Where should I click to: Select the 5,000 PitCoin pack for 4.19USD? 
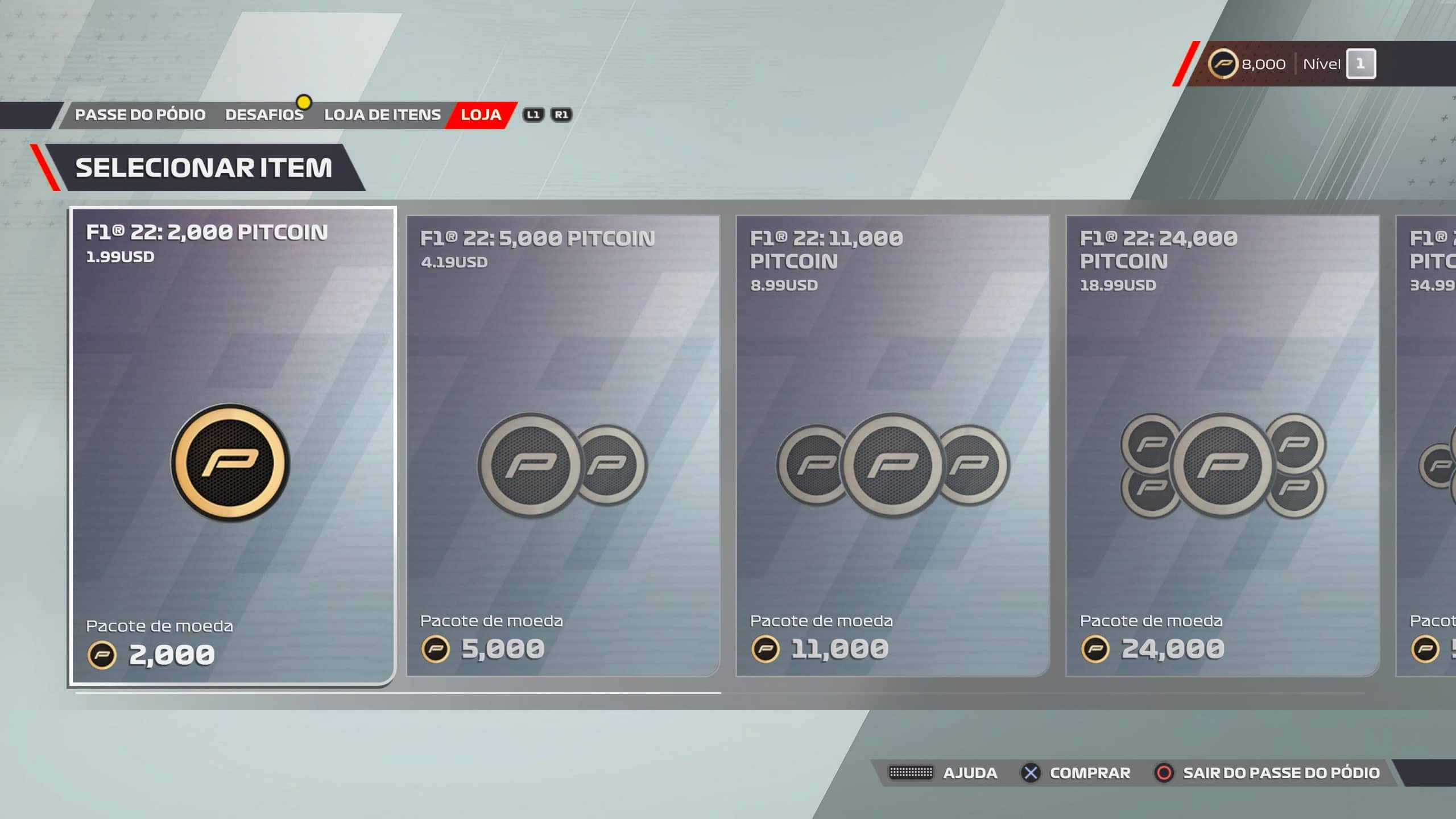tap(563, 446)
